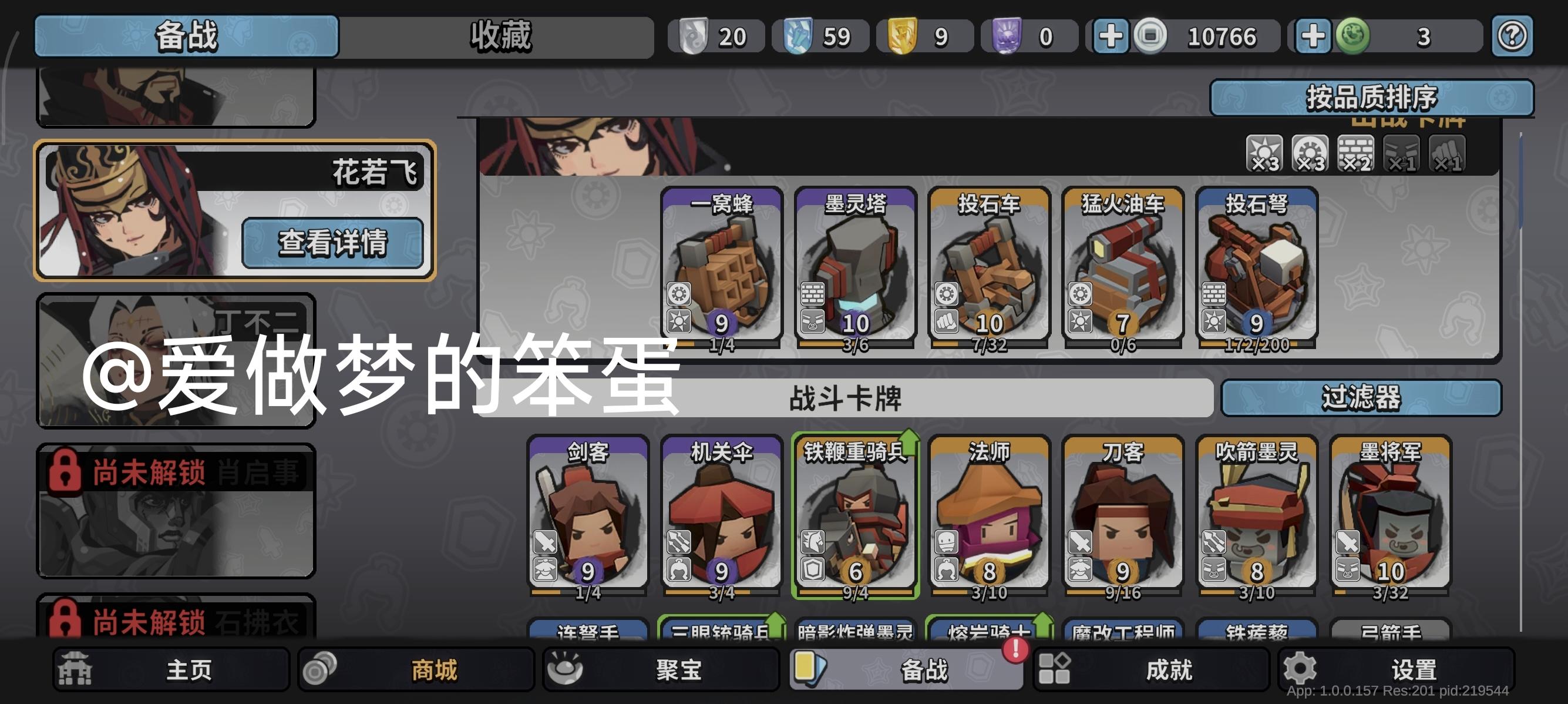
Task: Select the mask type filter icon ×1
Action: pyautogui.click(x=1403, y=153)
